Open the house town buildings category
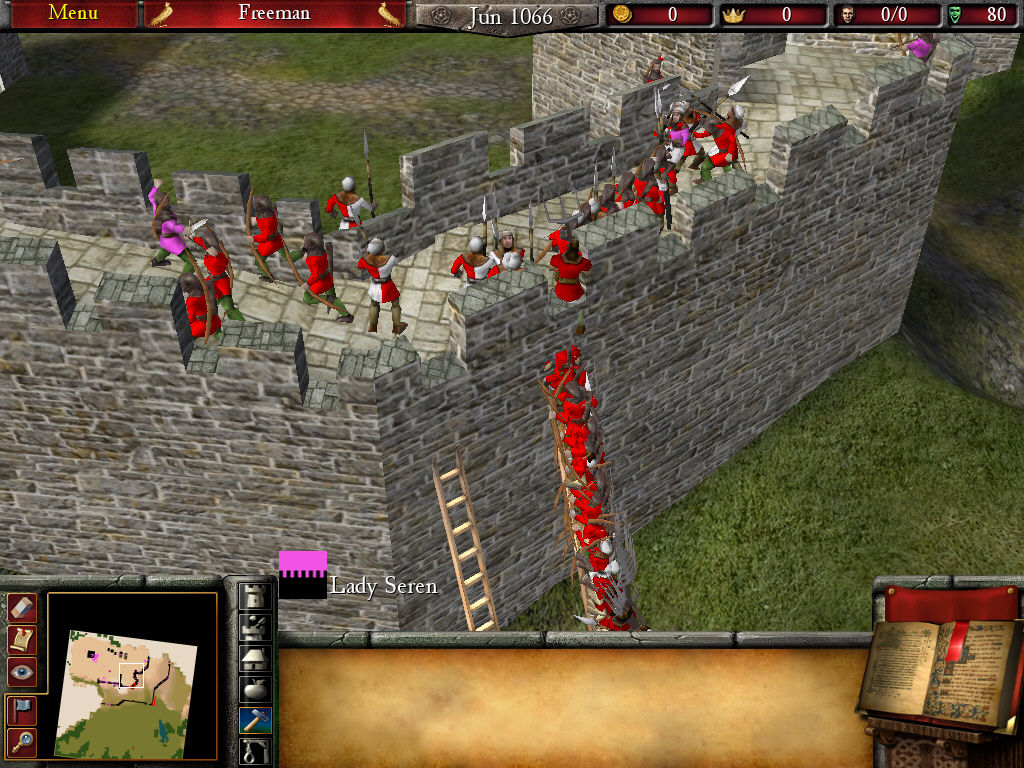The image size is (1024, 768). pos(256,658)
